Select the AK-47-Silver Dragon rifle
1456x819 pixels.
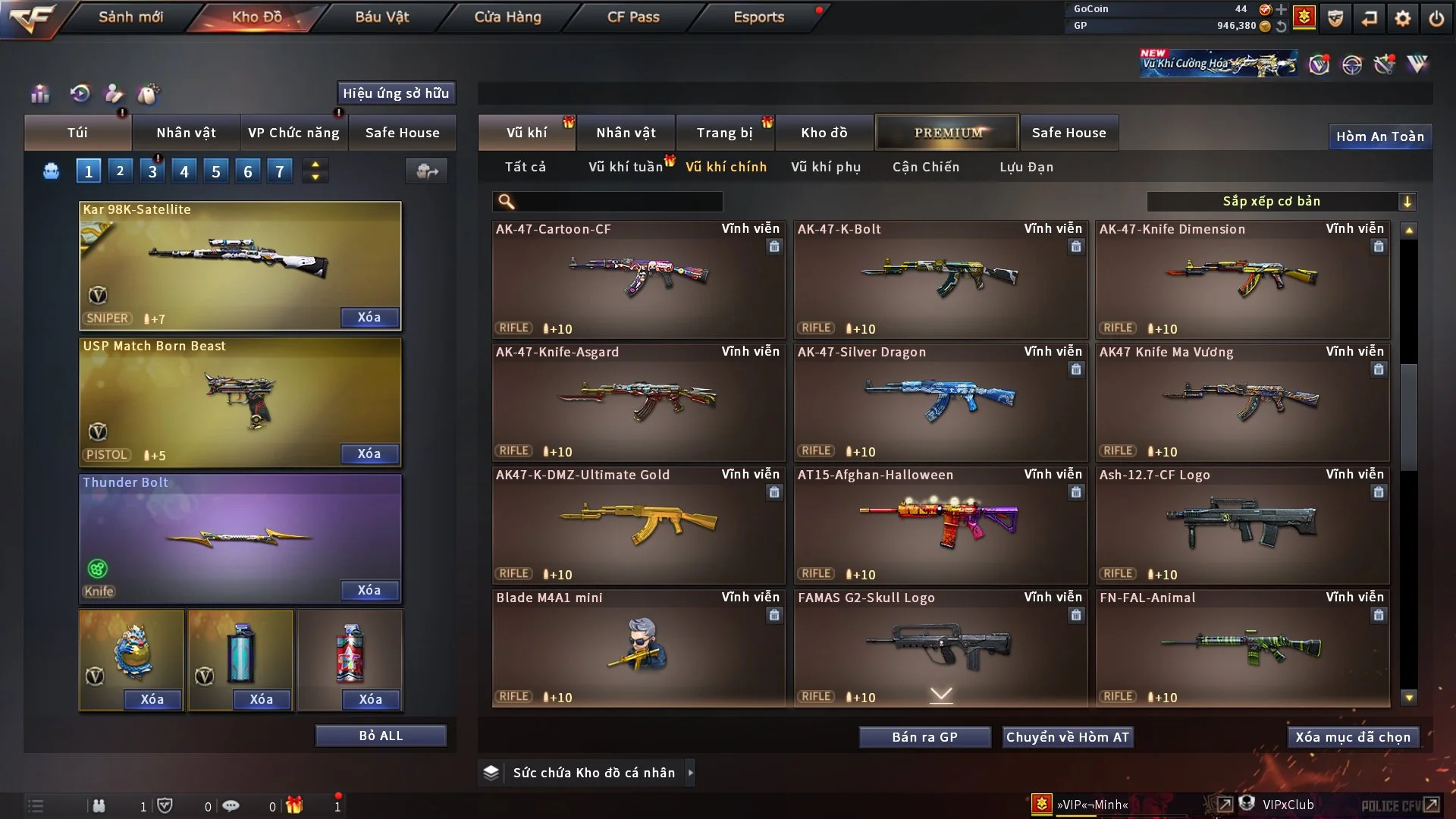click(x=940, y=402)
